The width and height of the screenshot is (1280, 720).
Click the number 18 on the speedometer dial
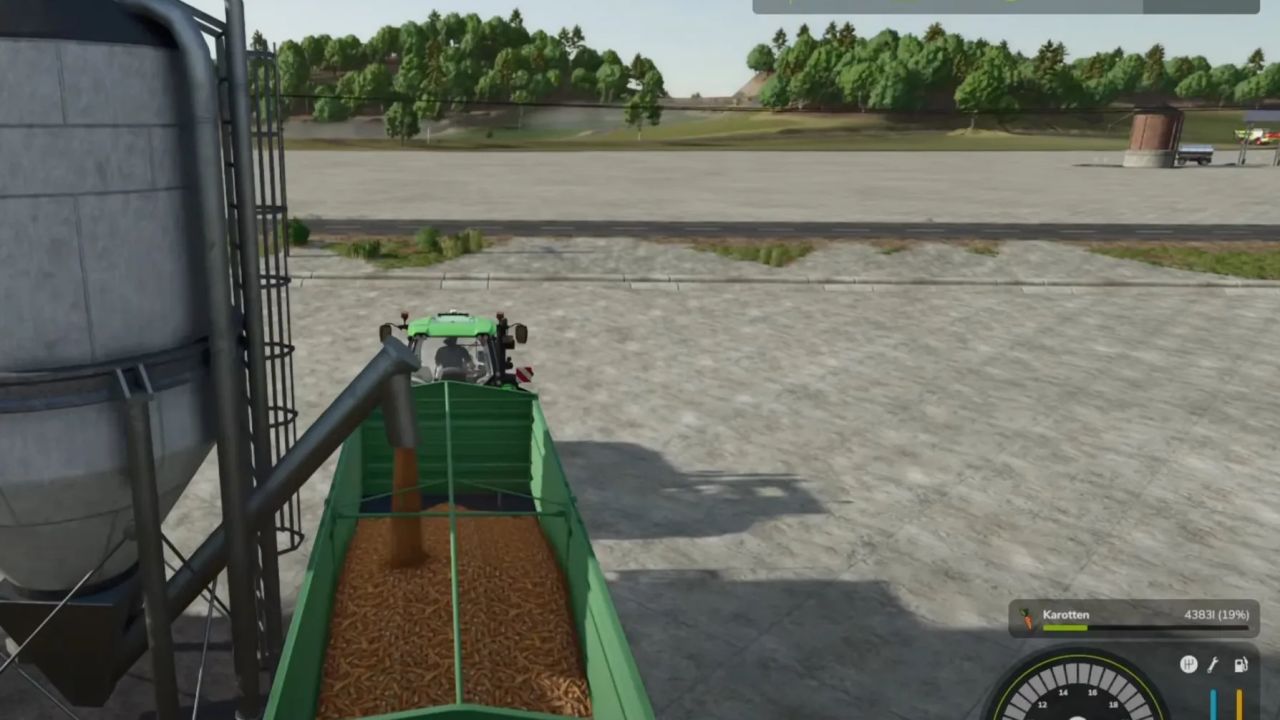[1113, 705]
